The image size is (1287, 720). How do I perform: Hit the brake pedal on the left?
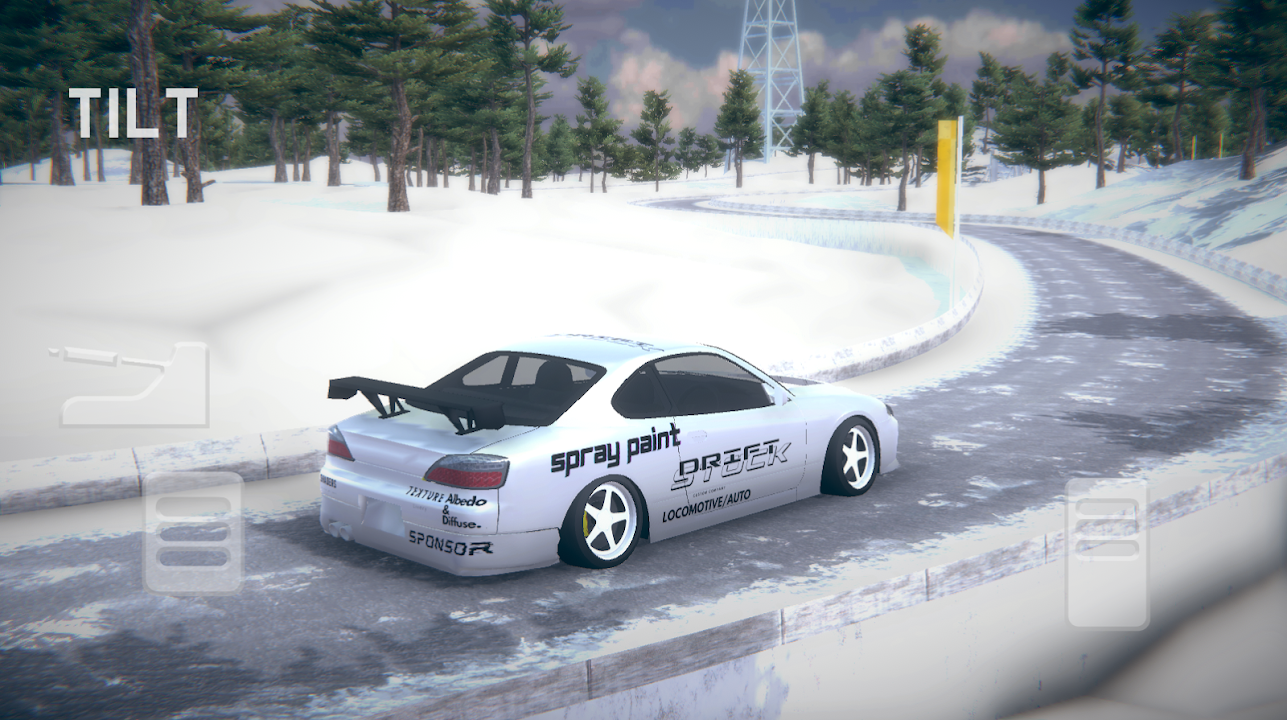click(x=194, y=533)
